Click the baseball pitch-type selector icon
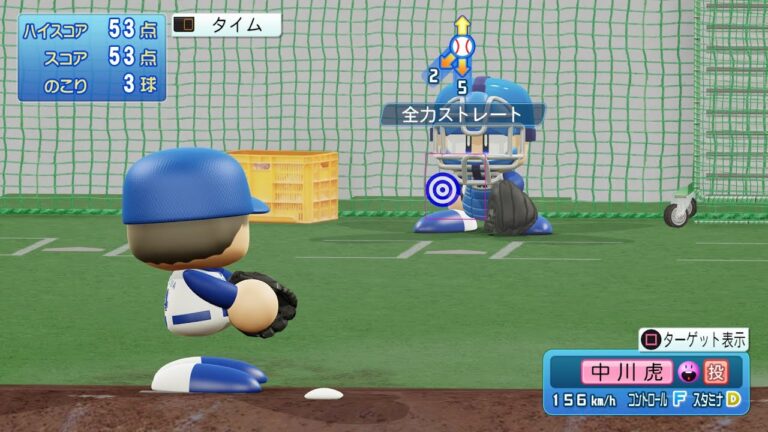This screenshot has width=768, height=432. (x=461, y=46)
